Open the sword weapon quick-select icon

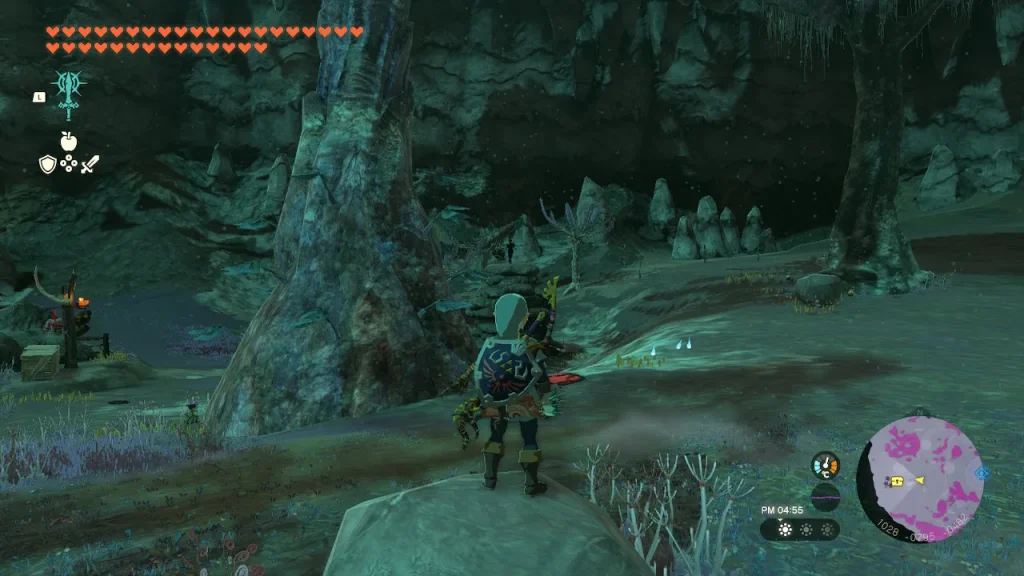[90, 164]
